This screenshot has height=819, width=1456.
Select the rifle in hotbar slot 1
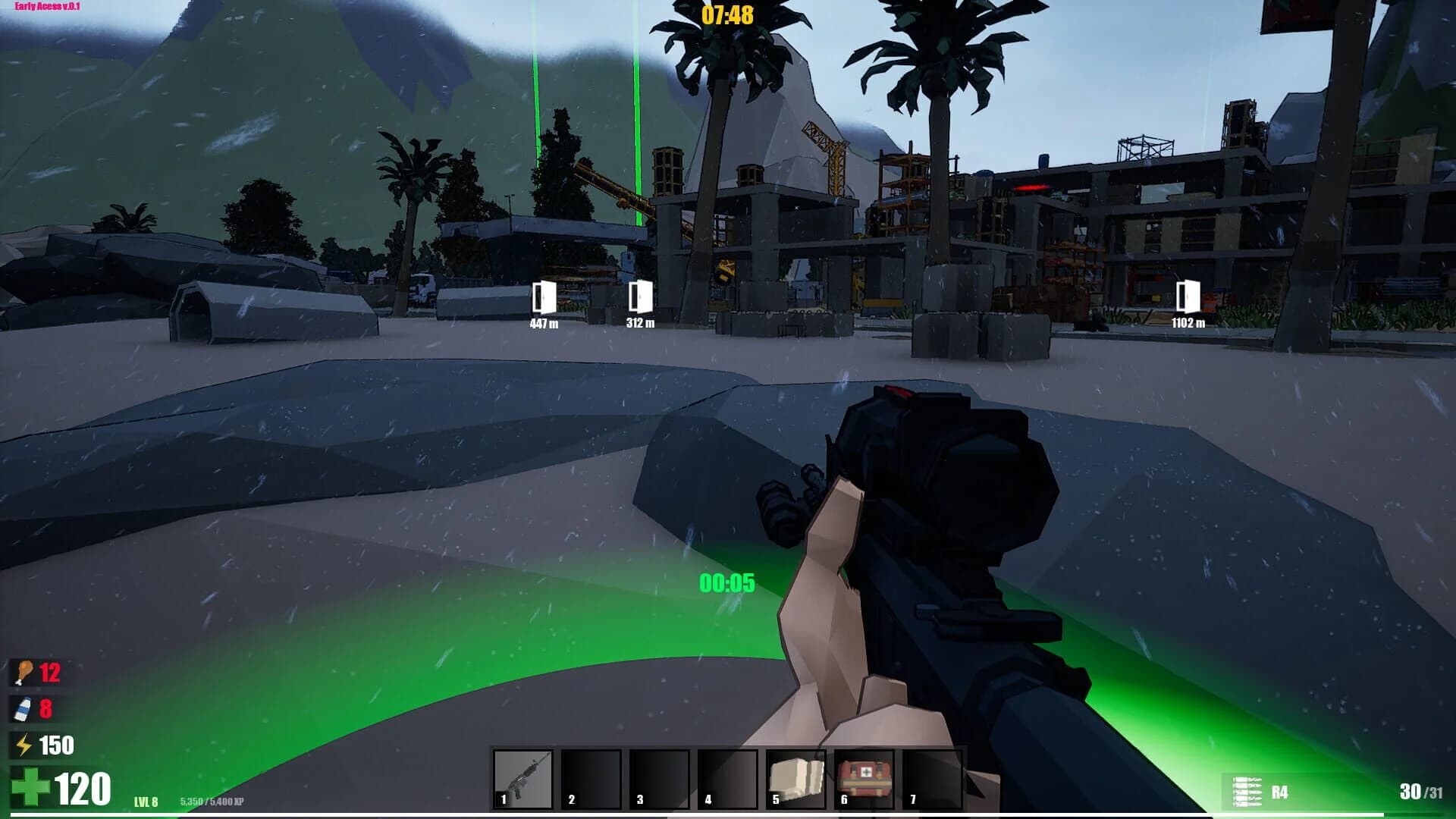pyautogui.click(x=523, y=781)
